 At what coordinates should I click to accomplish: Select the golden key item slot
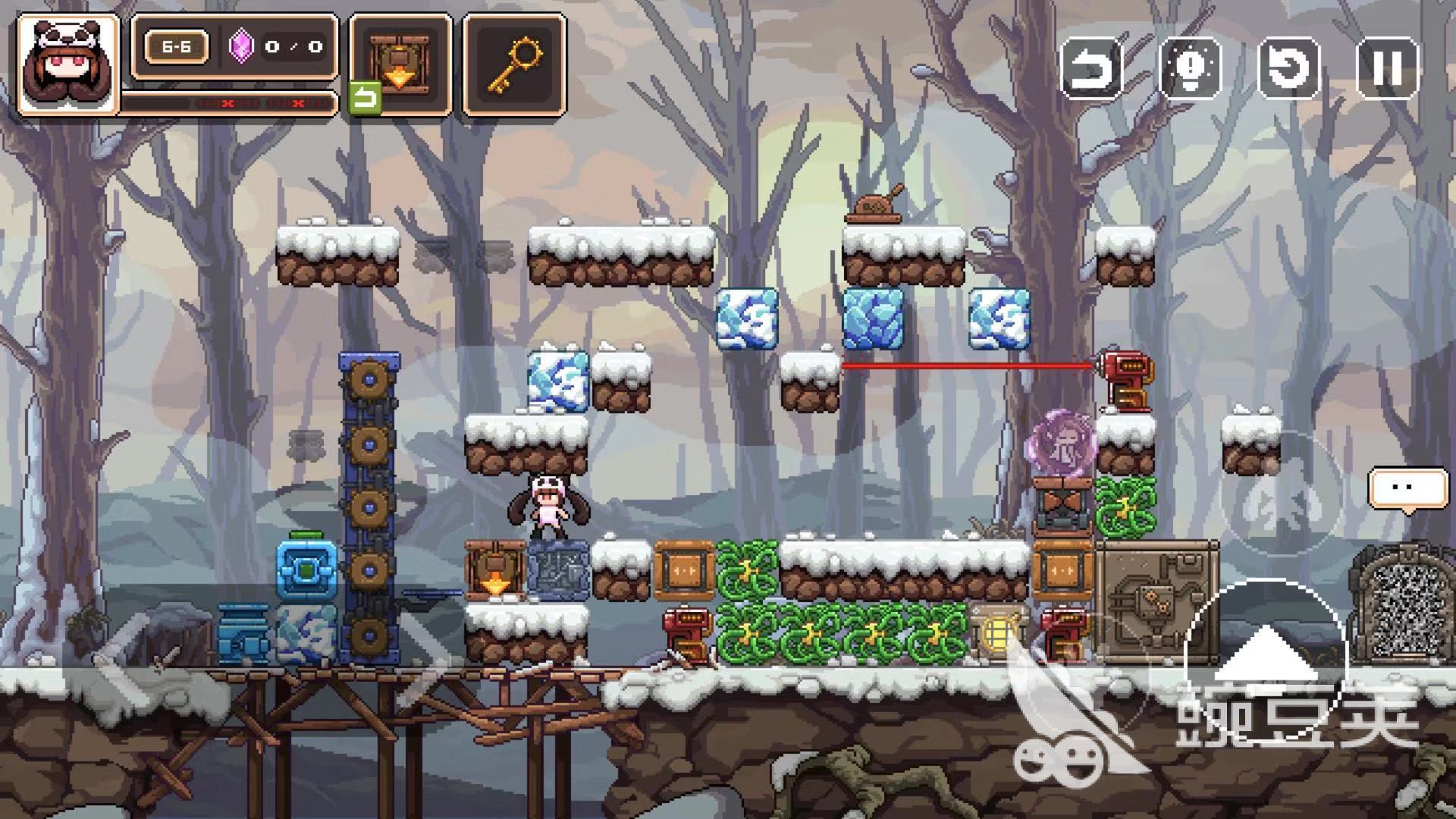[515, 64]
